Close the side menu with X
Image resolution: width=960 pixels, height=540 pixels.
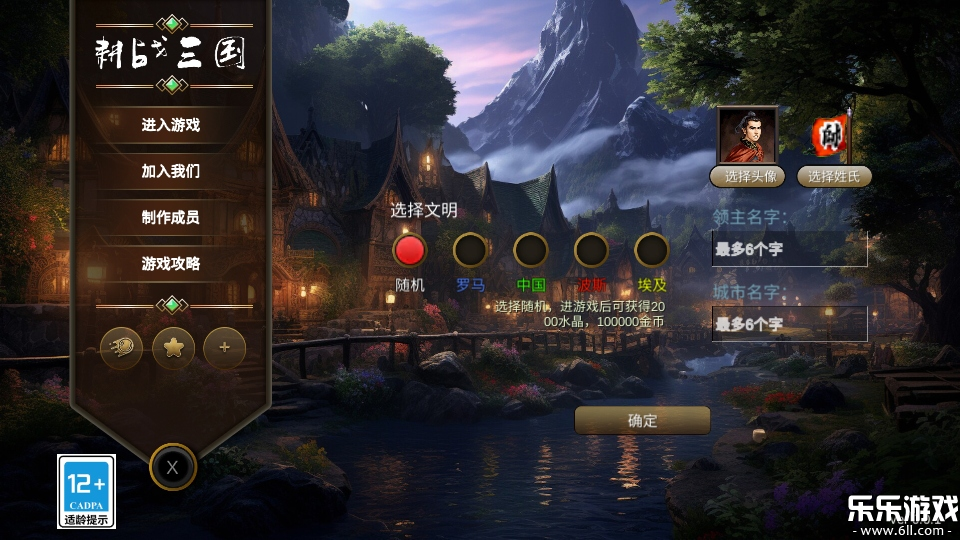click(173, 466)
